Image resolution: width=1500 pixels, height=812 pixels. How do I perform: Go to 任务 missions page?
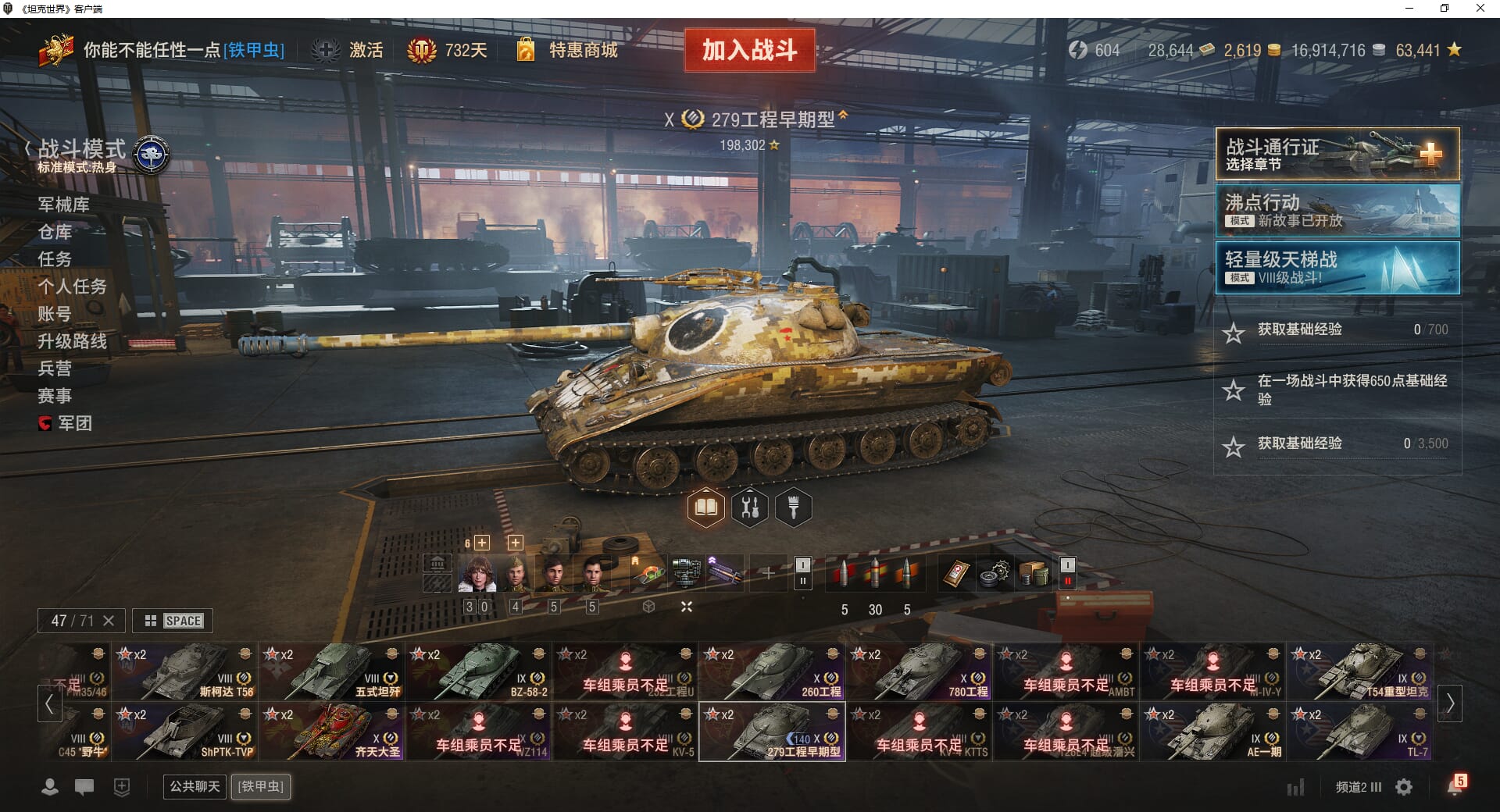(55, 259)
